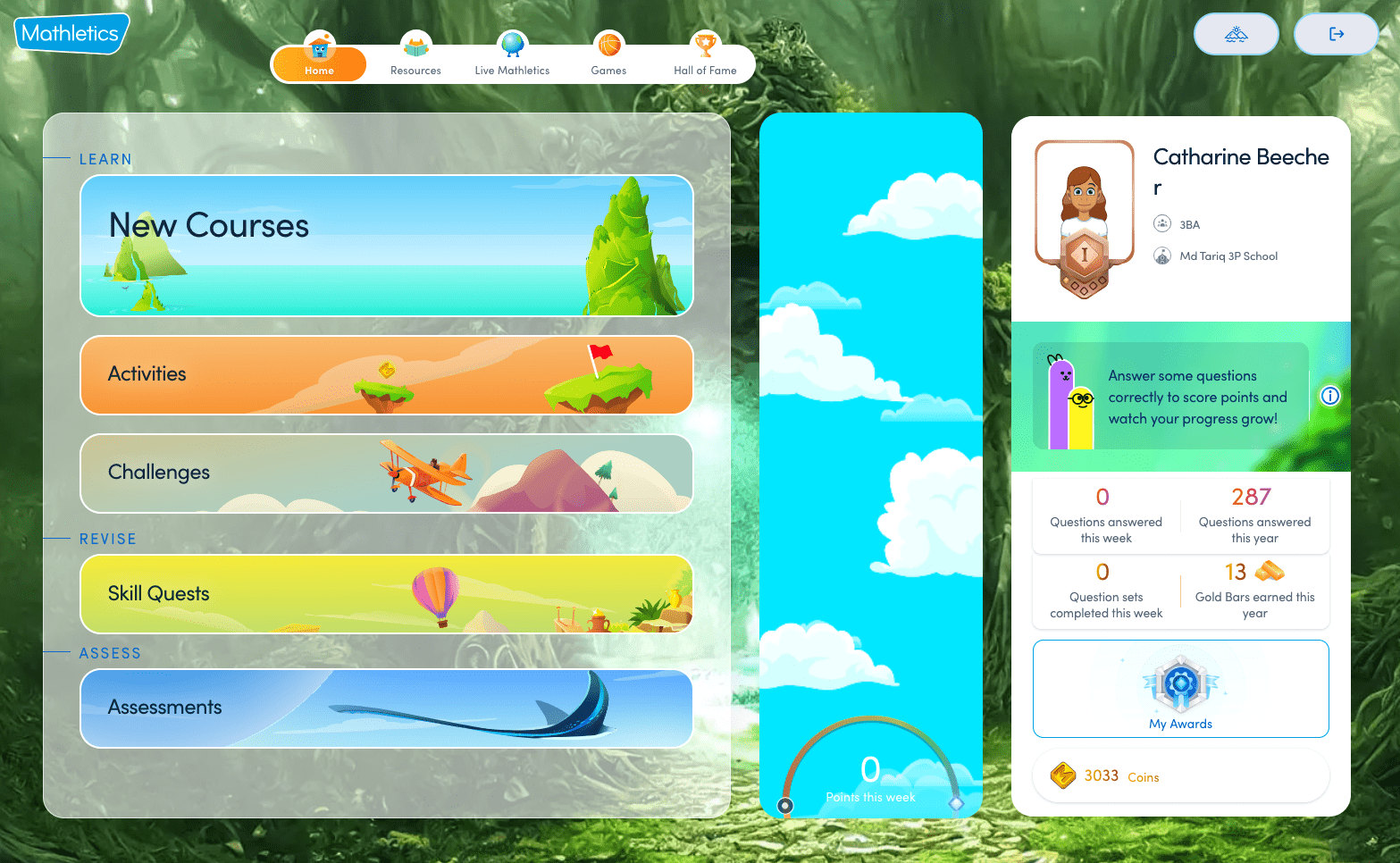Viewport: 1400px width, 863px height.
Task: Start Skill Quests under Revise
Action: pos(386,593)
